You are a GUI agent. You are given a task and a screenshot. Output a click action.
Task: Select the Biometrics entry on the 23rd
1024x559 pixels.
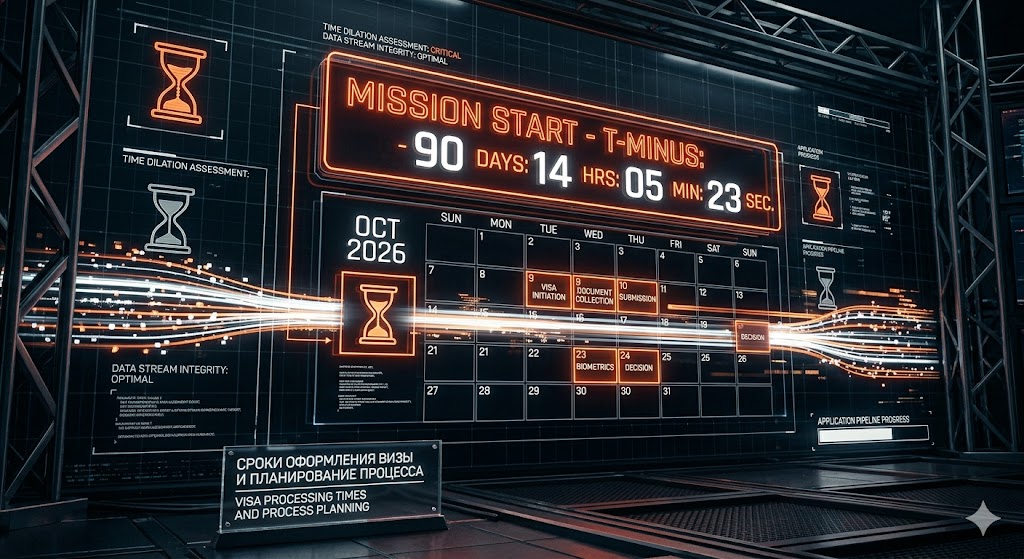coord(595,365)
